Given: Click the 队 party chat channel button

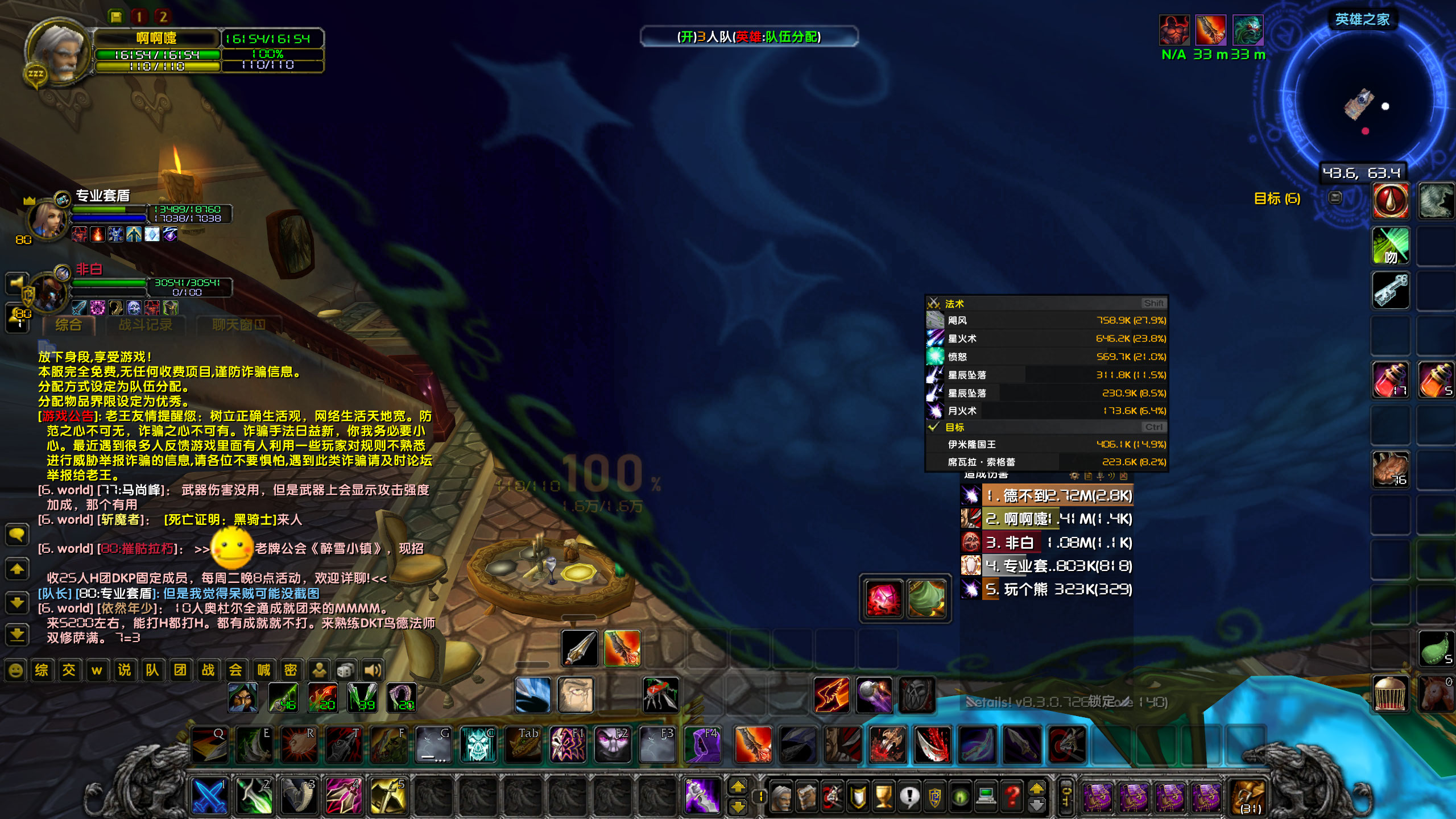Looking at the screenshot, I should (152, 669).
